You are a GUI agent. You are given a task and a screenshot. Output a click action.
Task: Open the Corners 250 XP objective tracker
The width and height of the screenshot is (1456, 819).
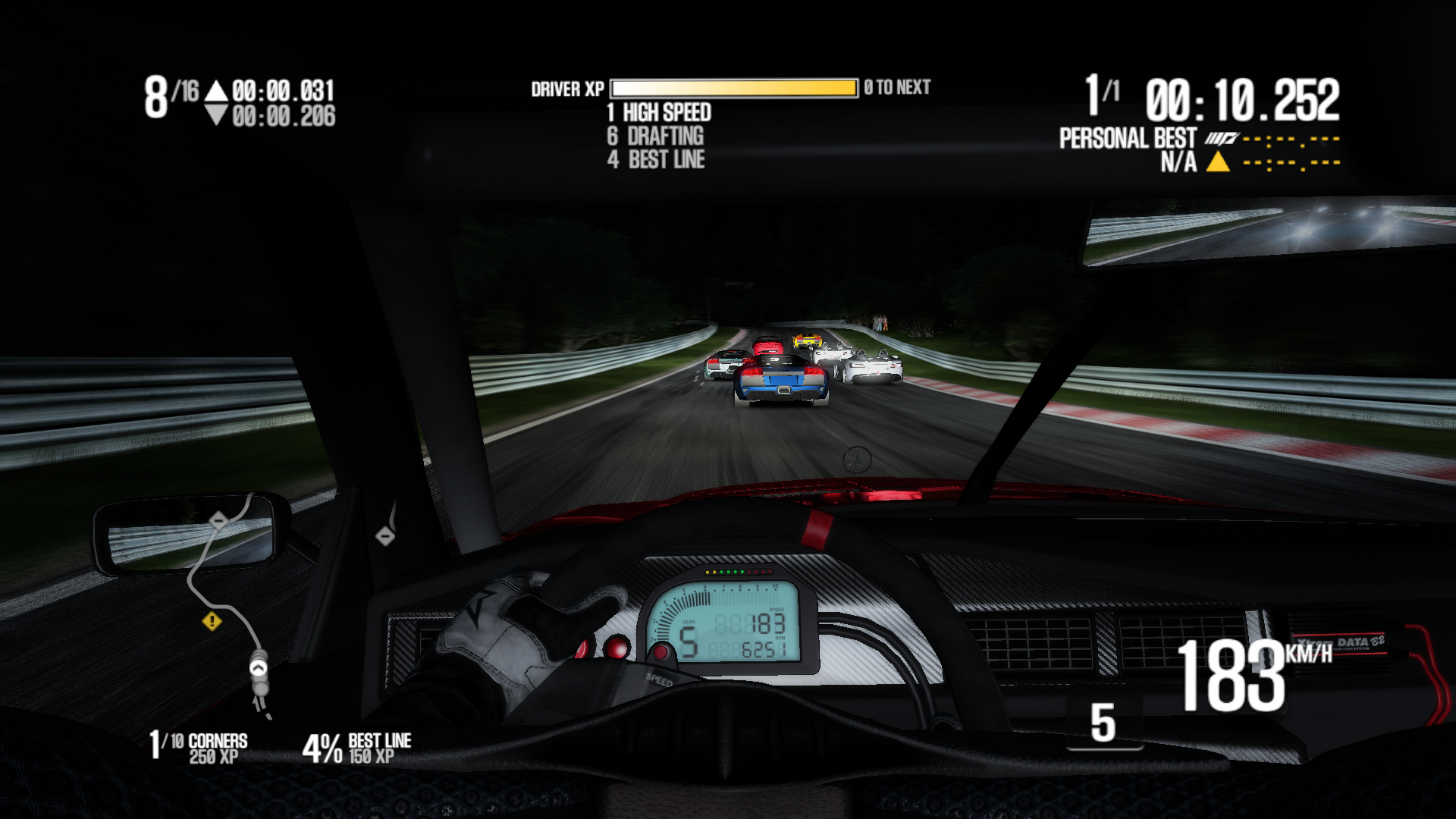(x=199, y=747)
